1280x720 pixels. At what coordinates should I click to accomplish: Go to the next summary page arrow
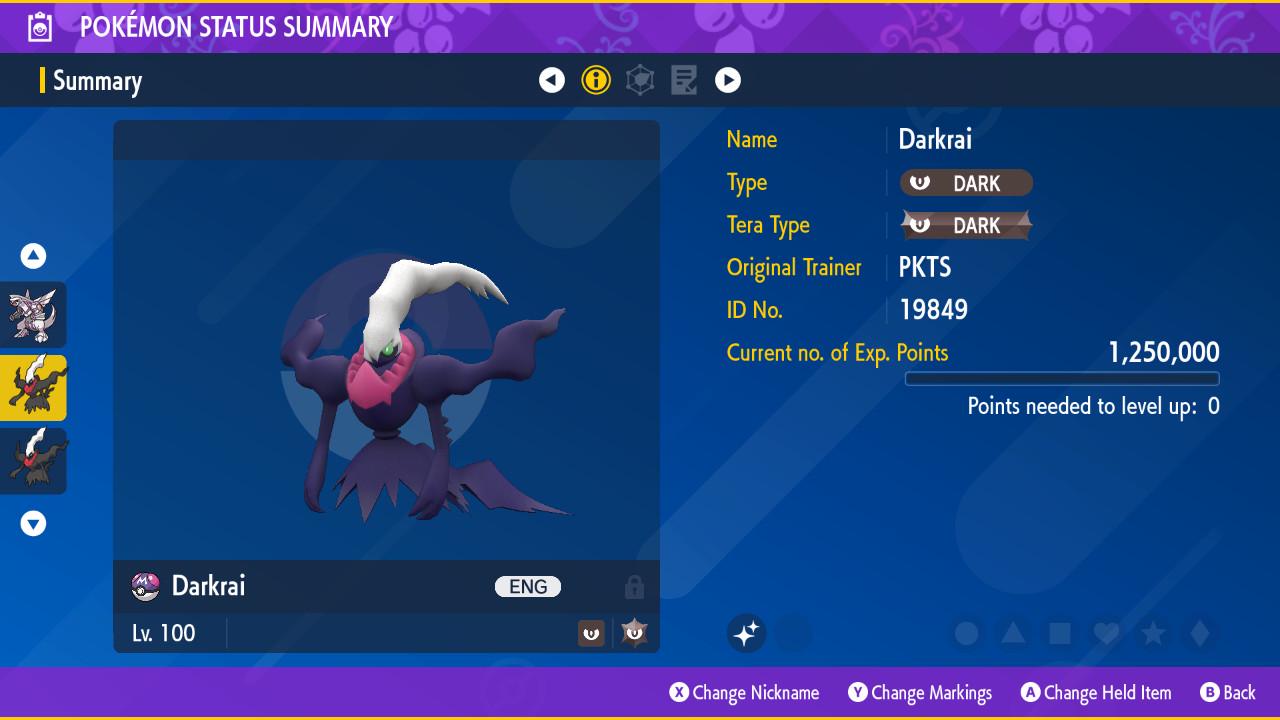click(x=728, y=80)
